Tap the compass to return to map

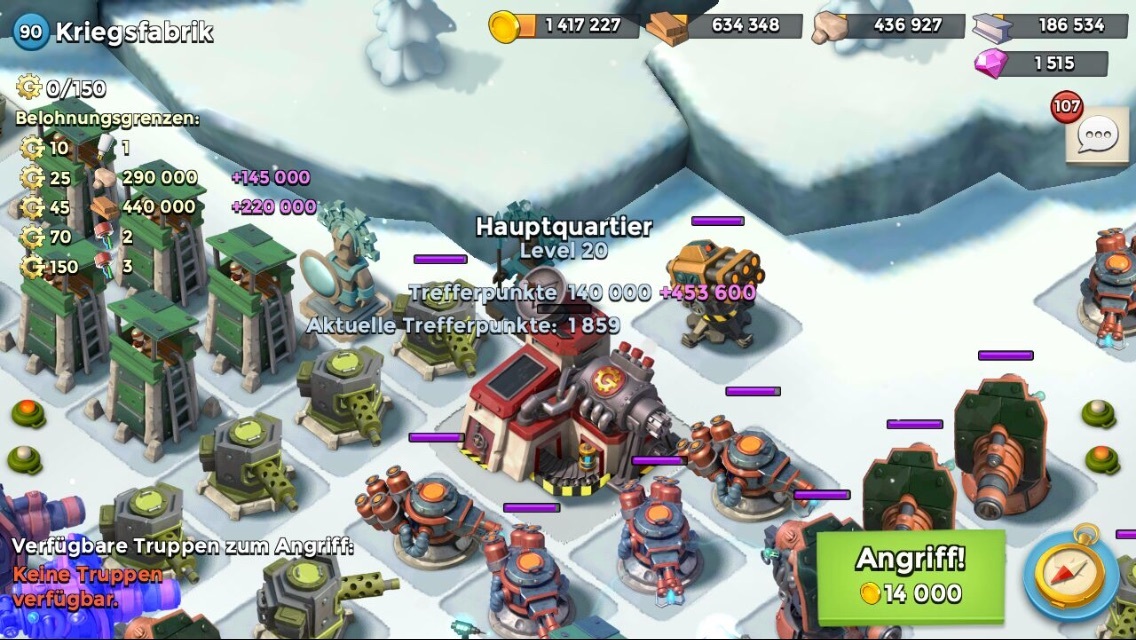point(1073,575)
